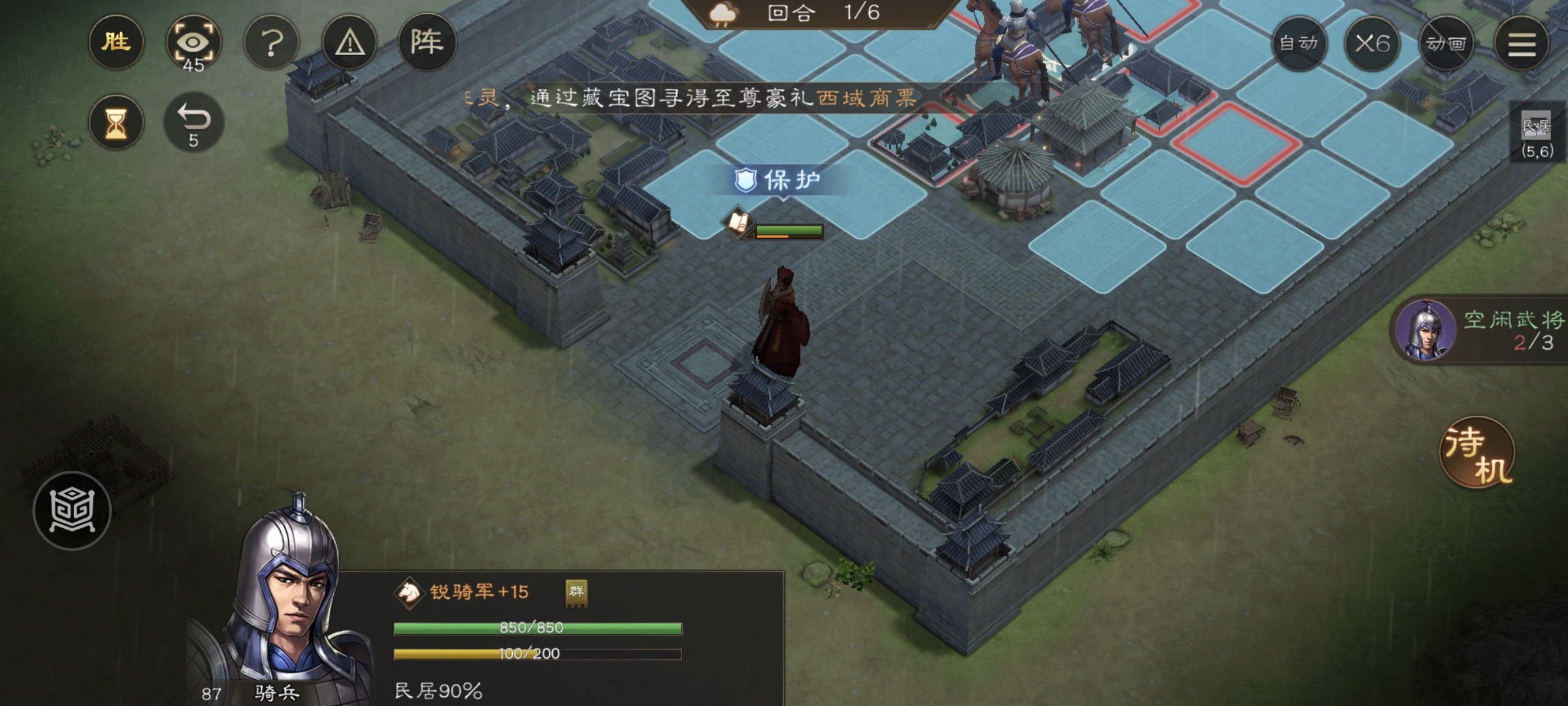Tap the hourglass end-turn icon
Viewport: 1568px width, 706px height.
click(x=116, y=123)
